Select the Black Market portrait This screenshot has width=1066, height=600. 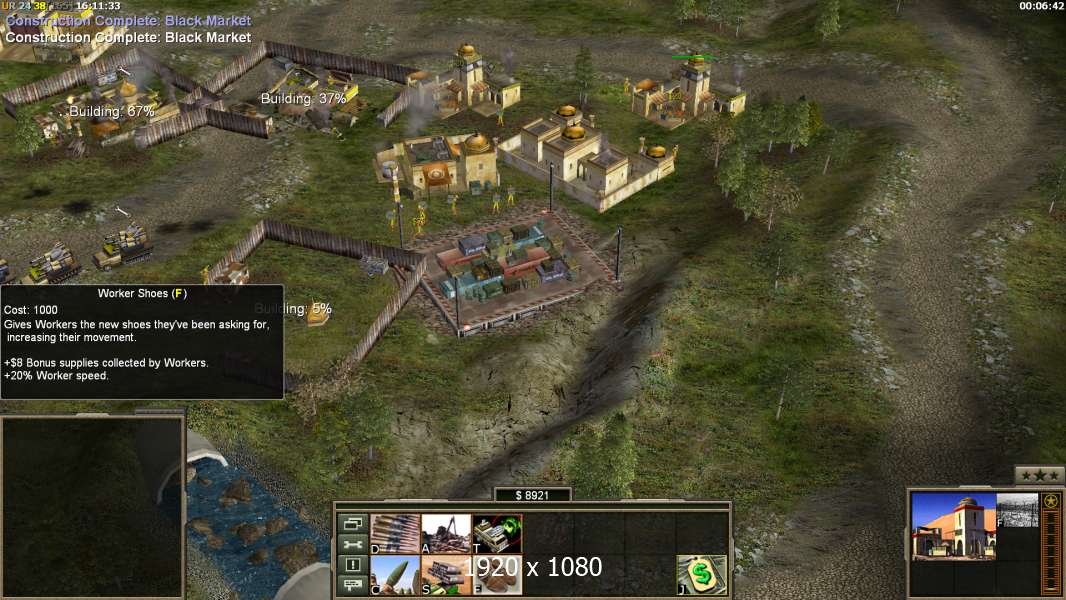tap(953, 526)
